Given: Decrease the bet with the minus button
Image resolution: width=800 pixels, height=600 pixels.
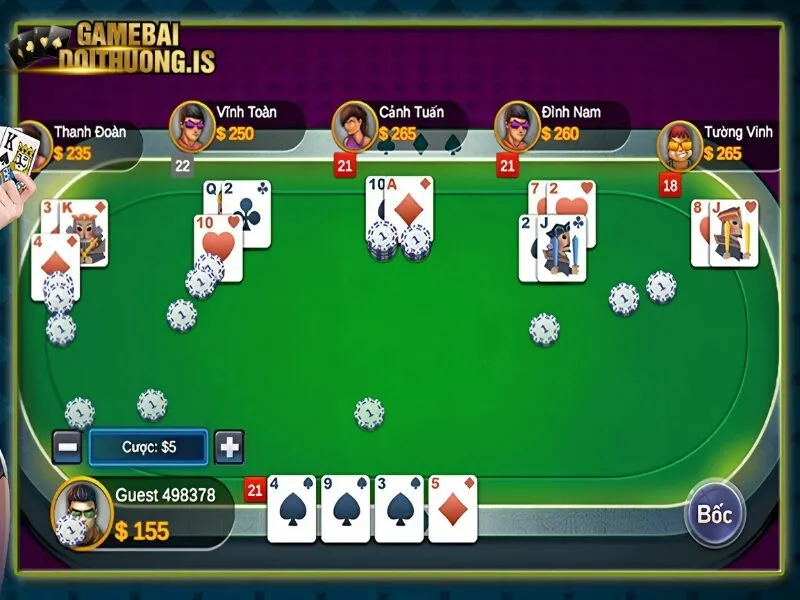Looking at the screenshot, I should pos(67,447).
